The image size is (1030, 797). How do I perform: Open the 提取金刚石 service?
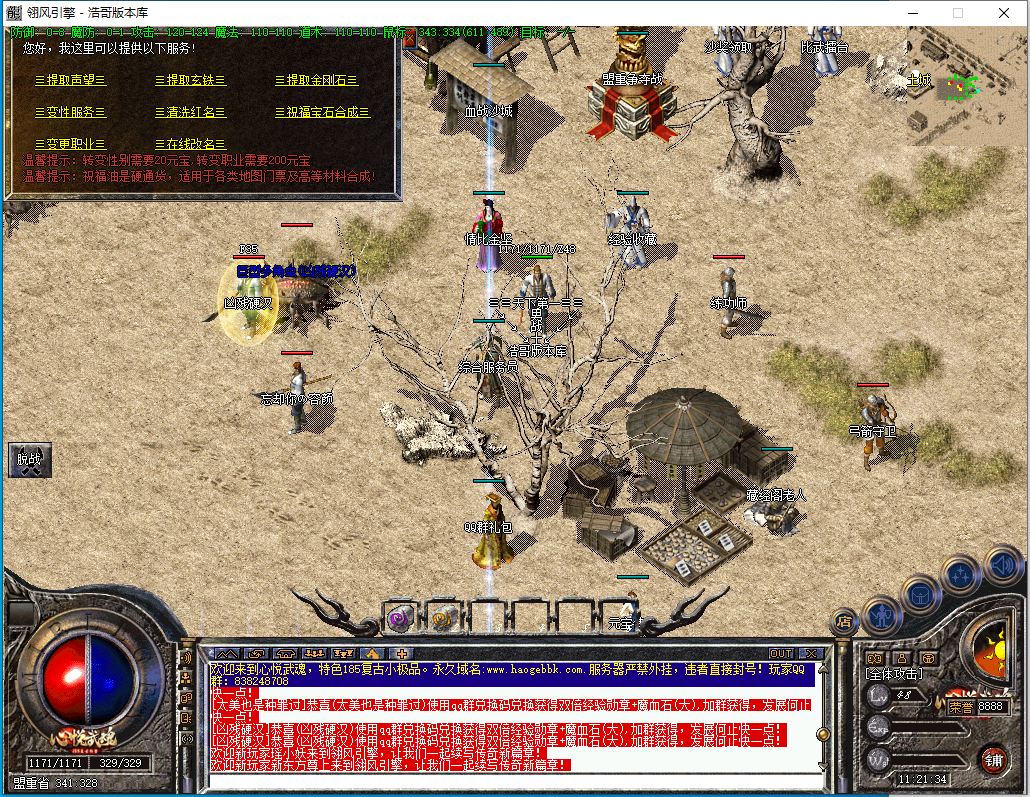(x=316, y=80)
